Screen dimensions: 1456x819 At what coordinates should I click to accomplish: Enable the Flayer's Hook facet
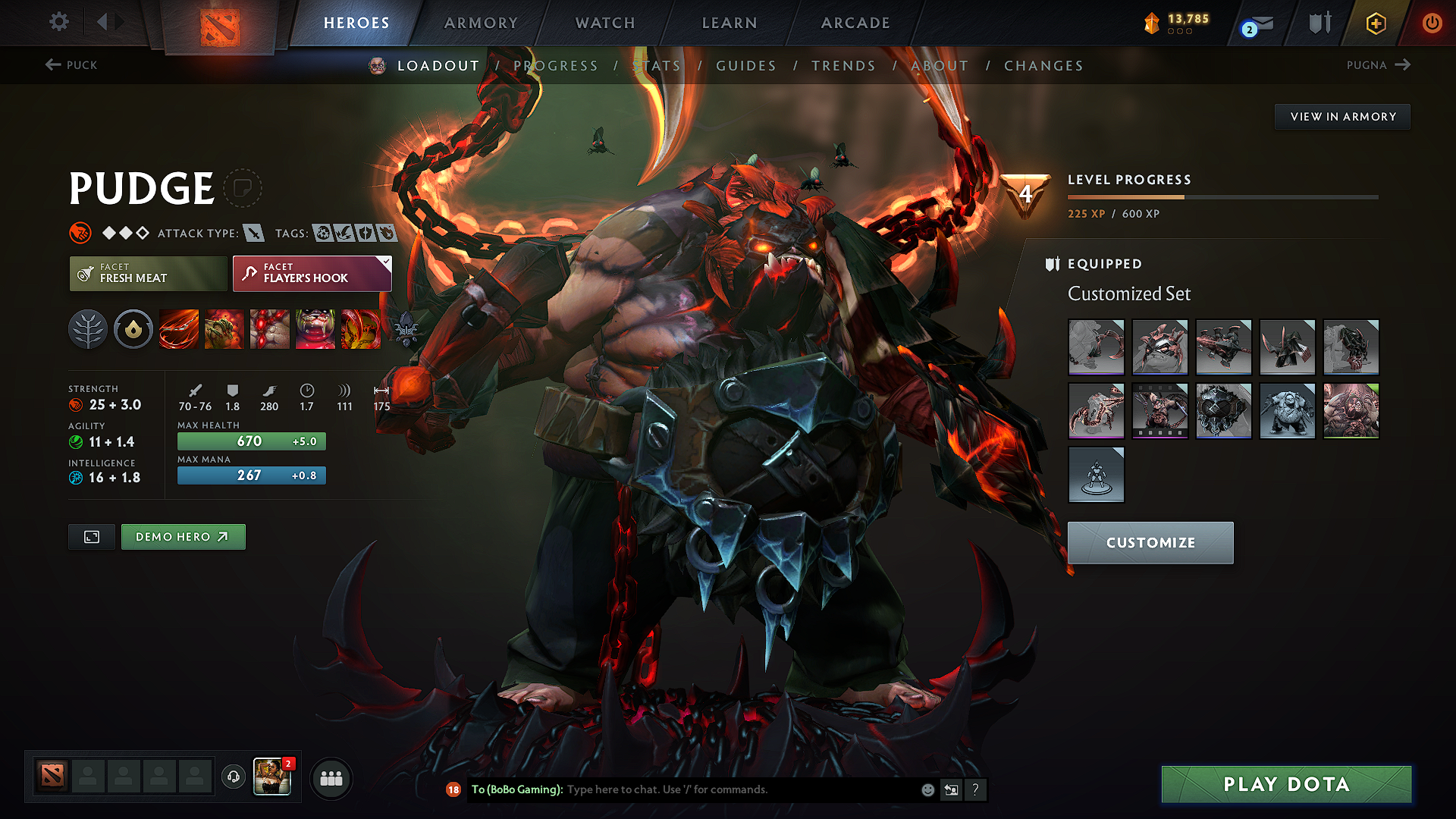coord(307,274)
